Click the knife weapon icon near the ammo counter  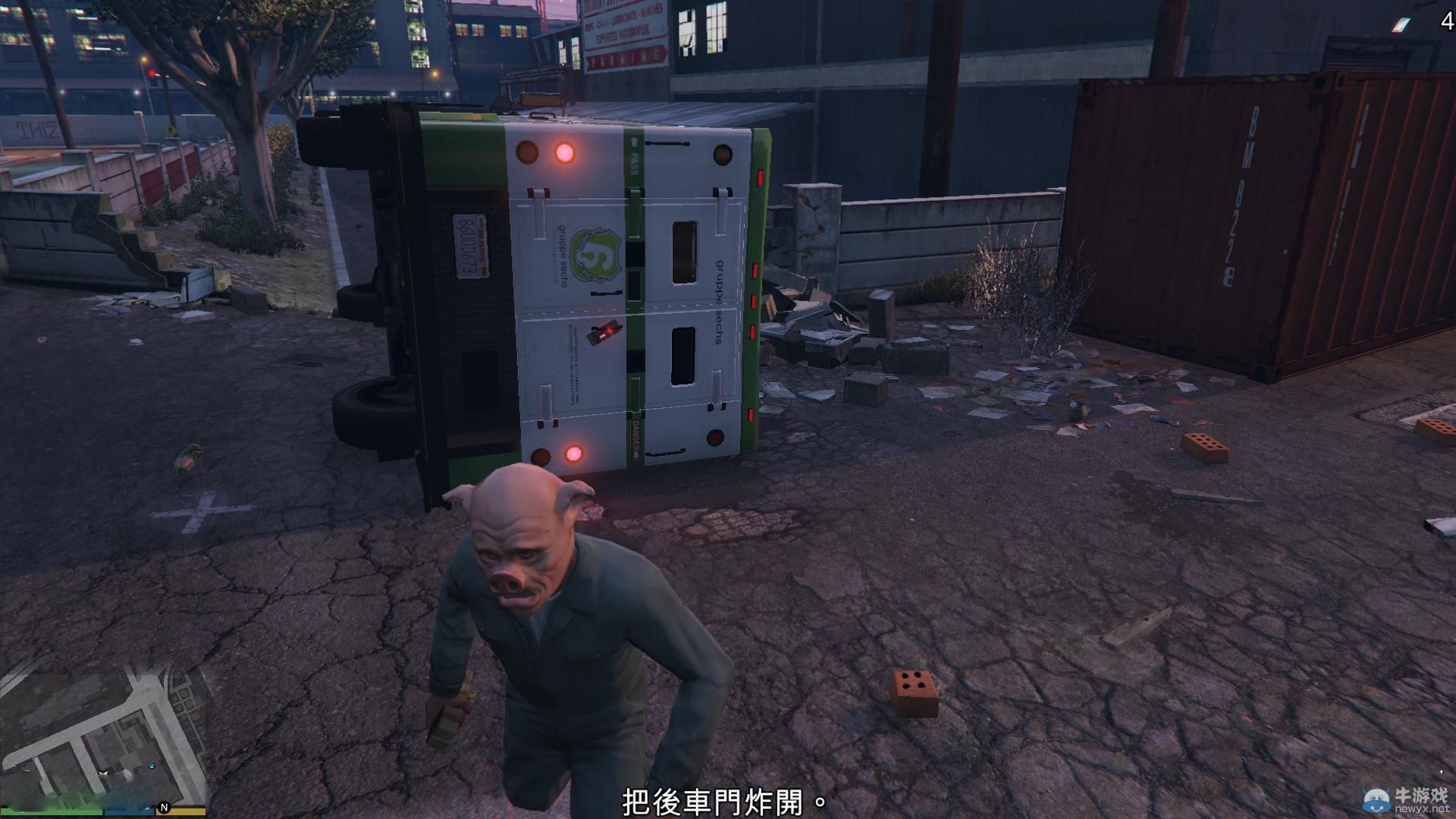[1401, 25]
